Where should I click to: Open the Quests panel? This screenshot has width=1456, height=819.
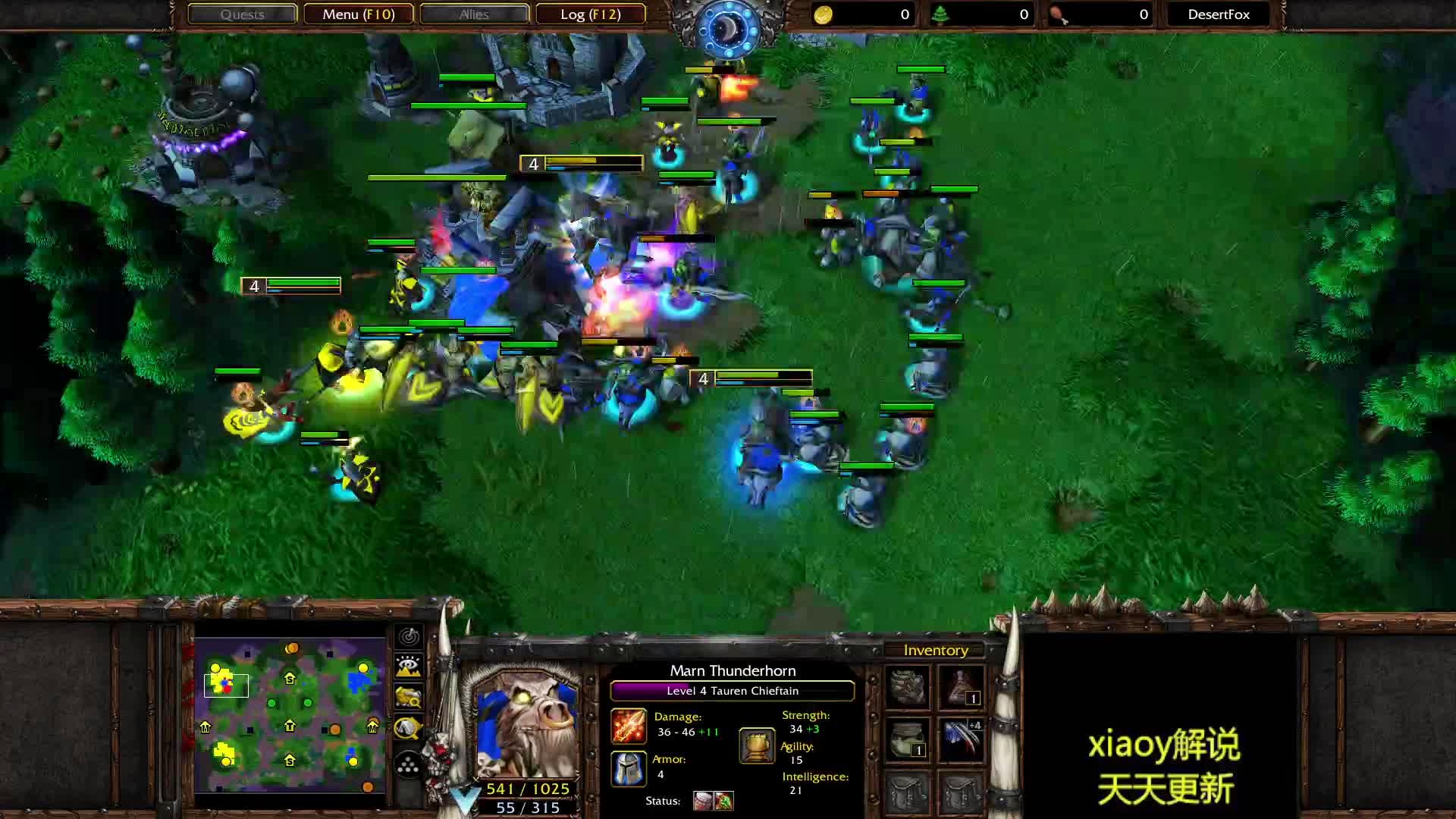(x=242, y=14)
